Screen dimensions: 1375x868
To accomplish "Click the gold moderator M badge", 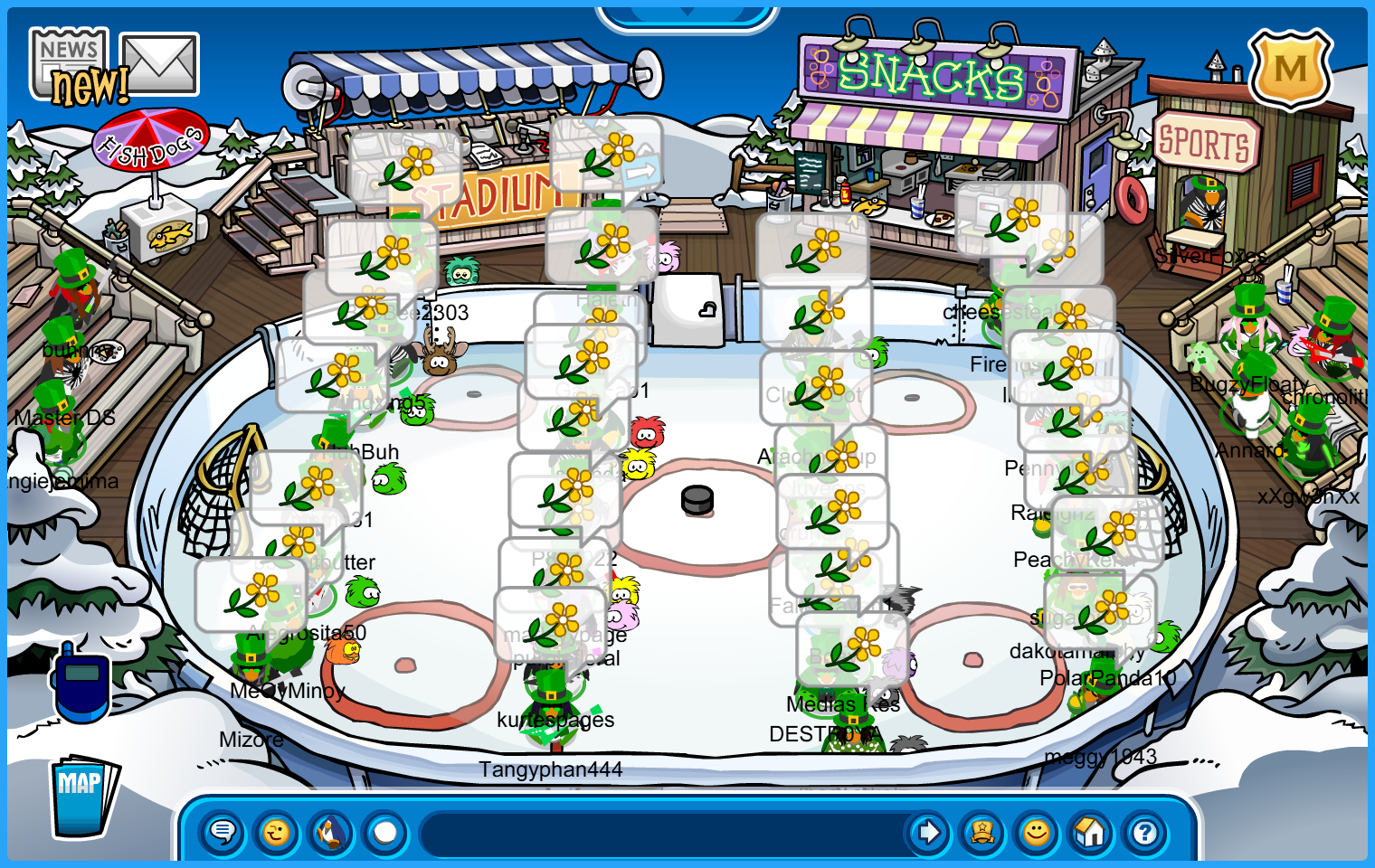I will 1290,69.
